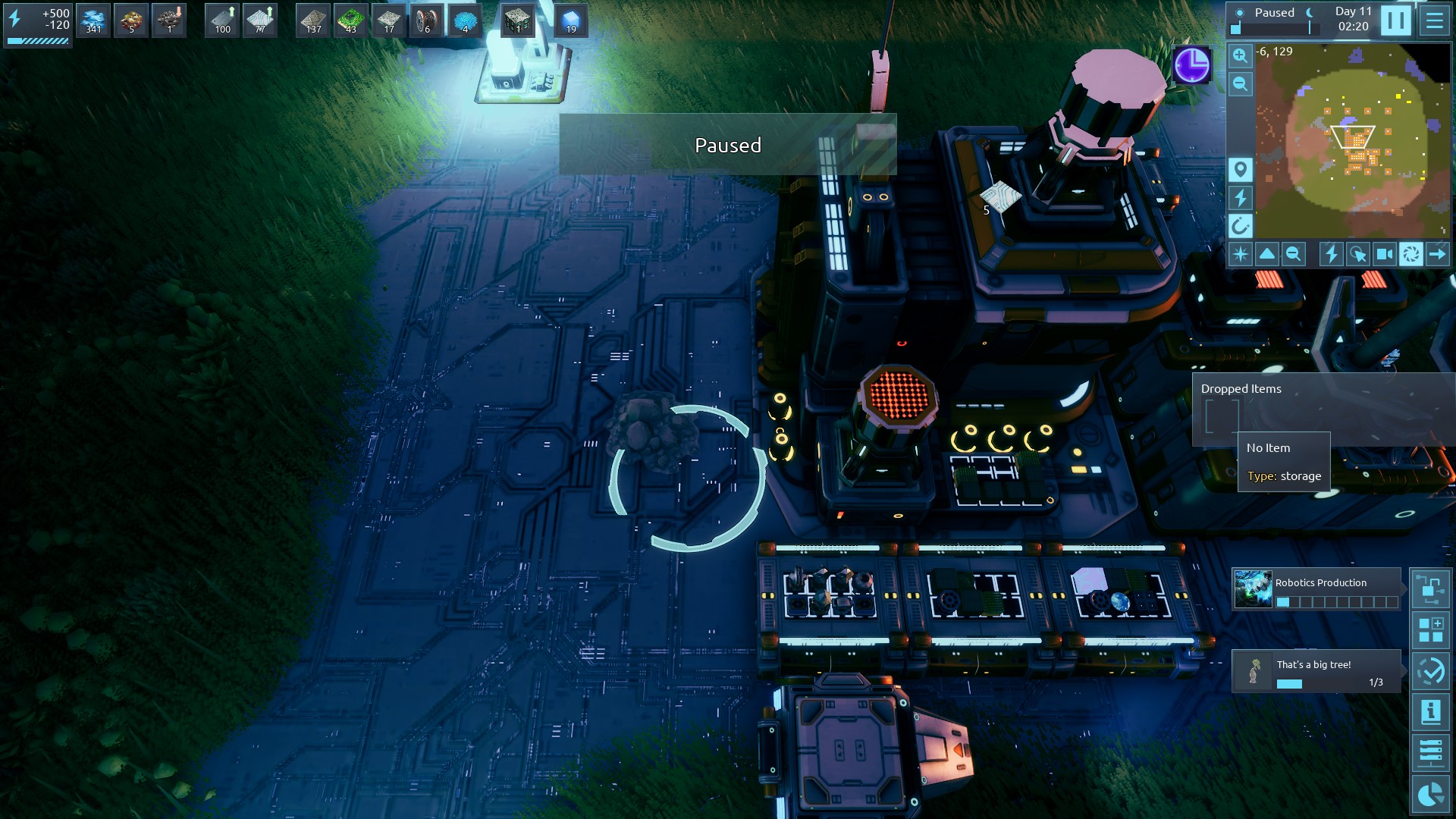The height and width of the screenshot is (819, 1456).
Task: Open the Robotics Production research tracker
Action: tap(1316, 590)
